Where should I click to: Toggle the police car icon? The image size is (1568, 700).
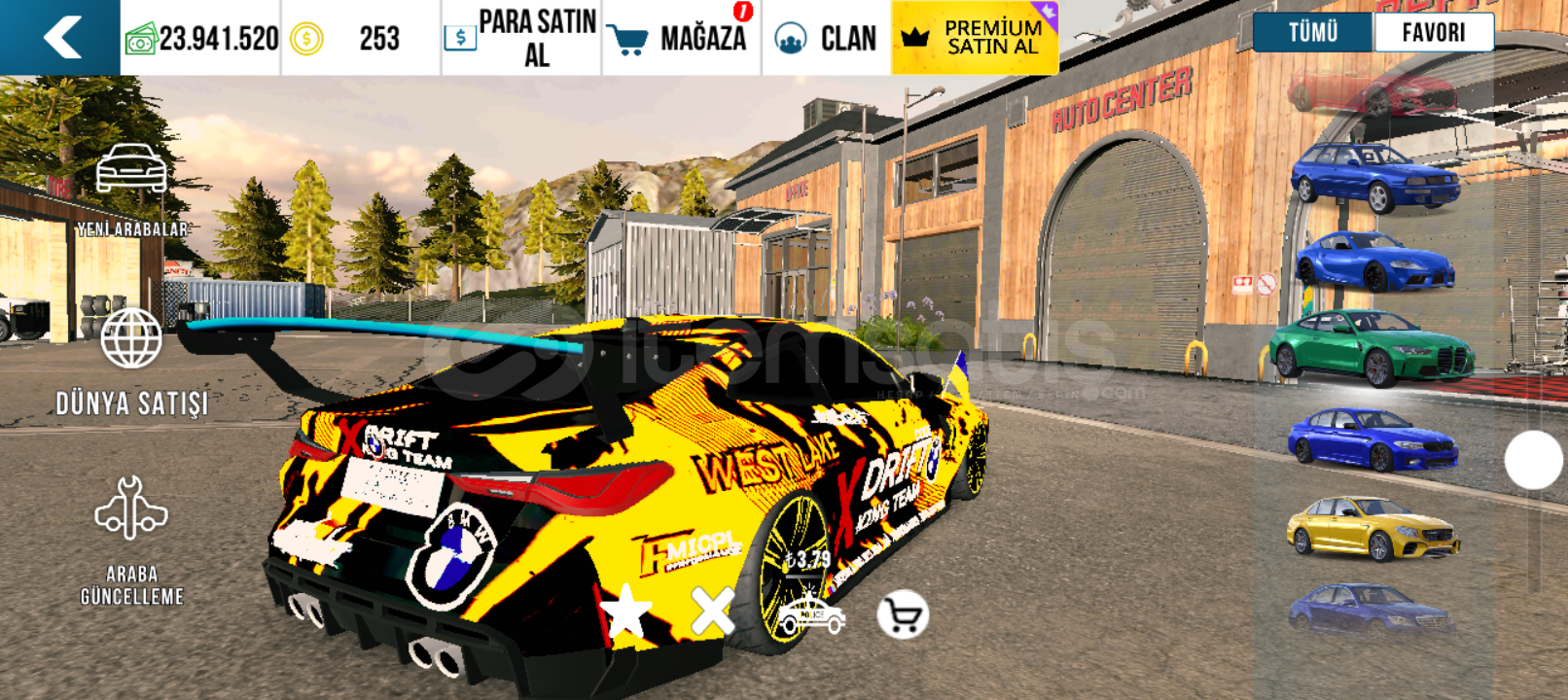[x=811, y=615]
